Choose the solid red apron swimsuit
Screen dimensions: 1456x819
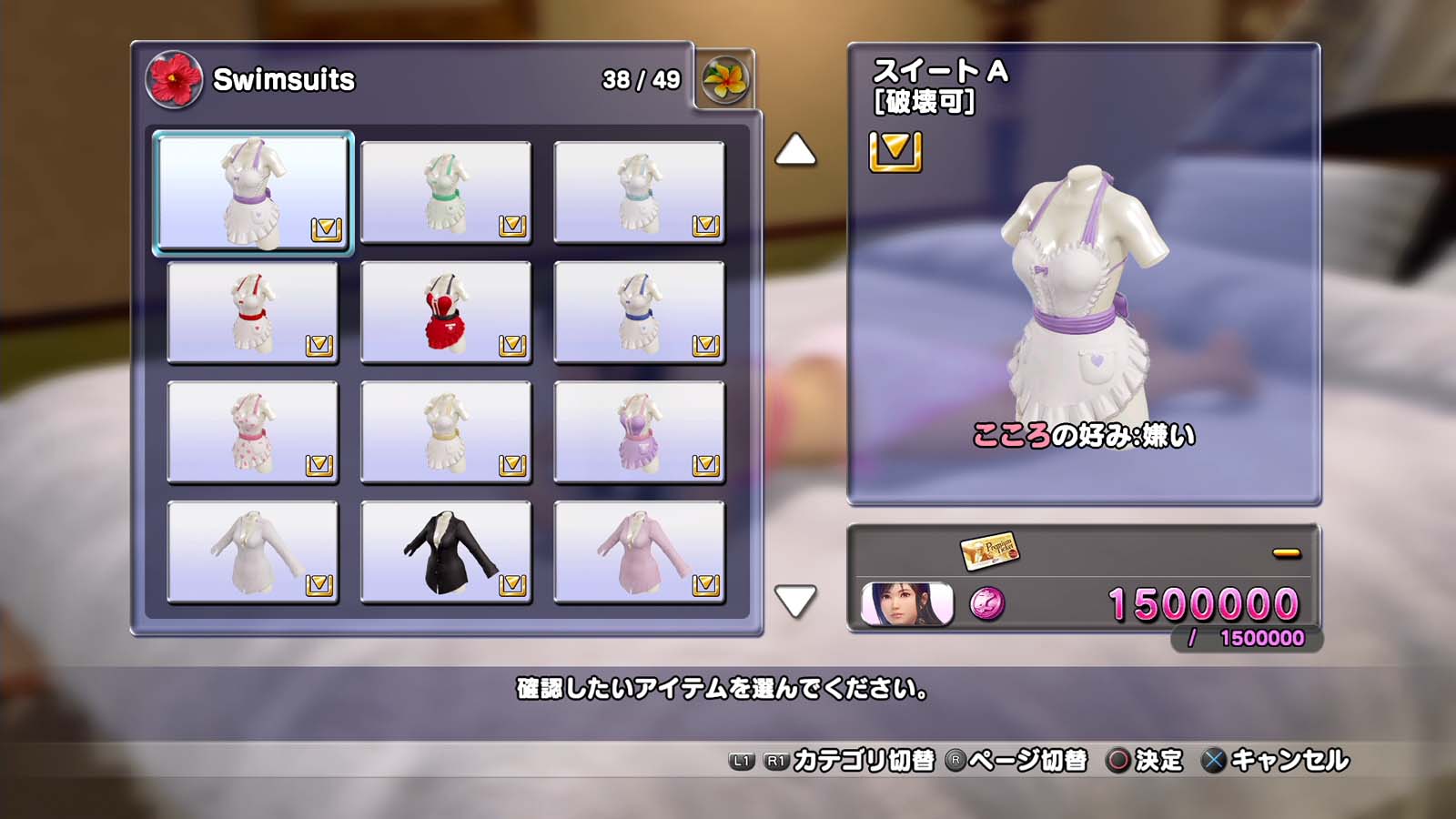point(446,312)
